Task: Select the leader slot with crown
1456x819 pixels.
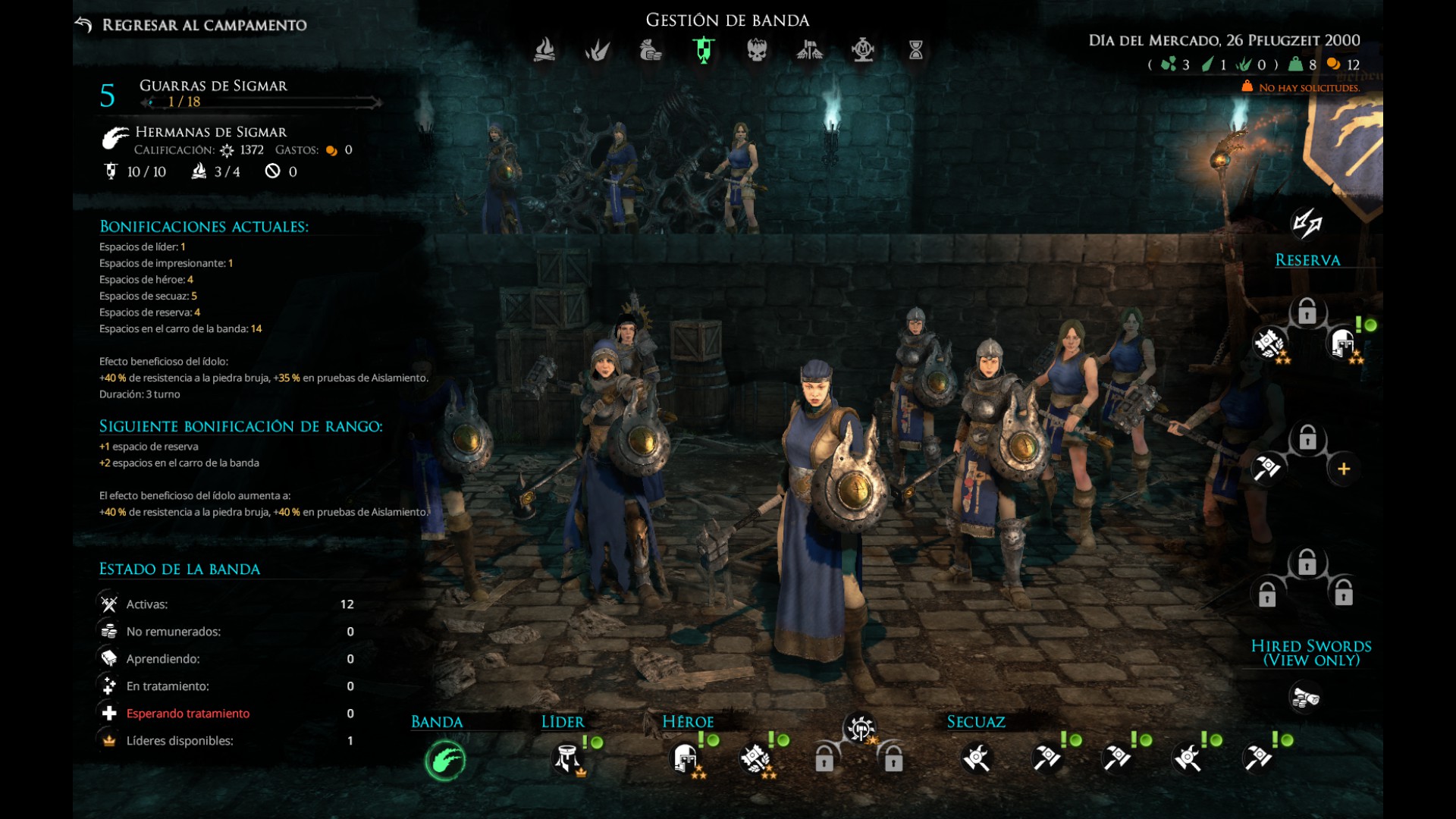Action: coord(567,758)
